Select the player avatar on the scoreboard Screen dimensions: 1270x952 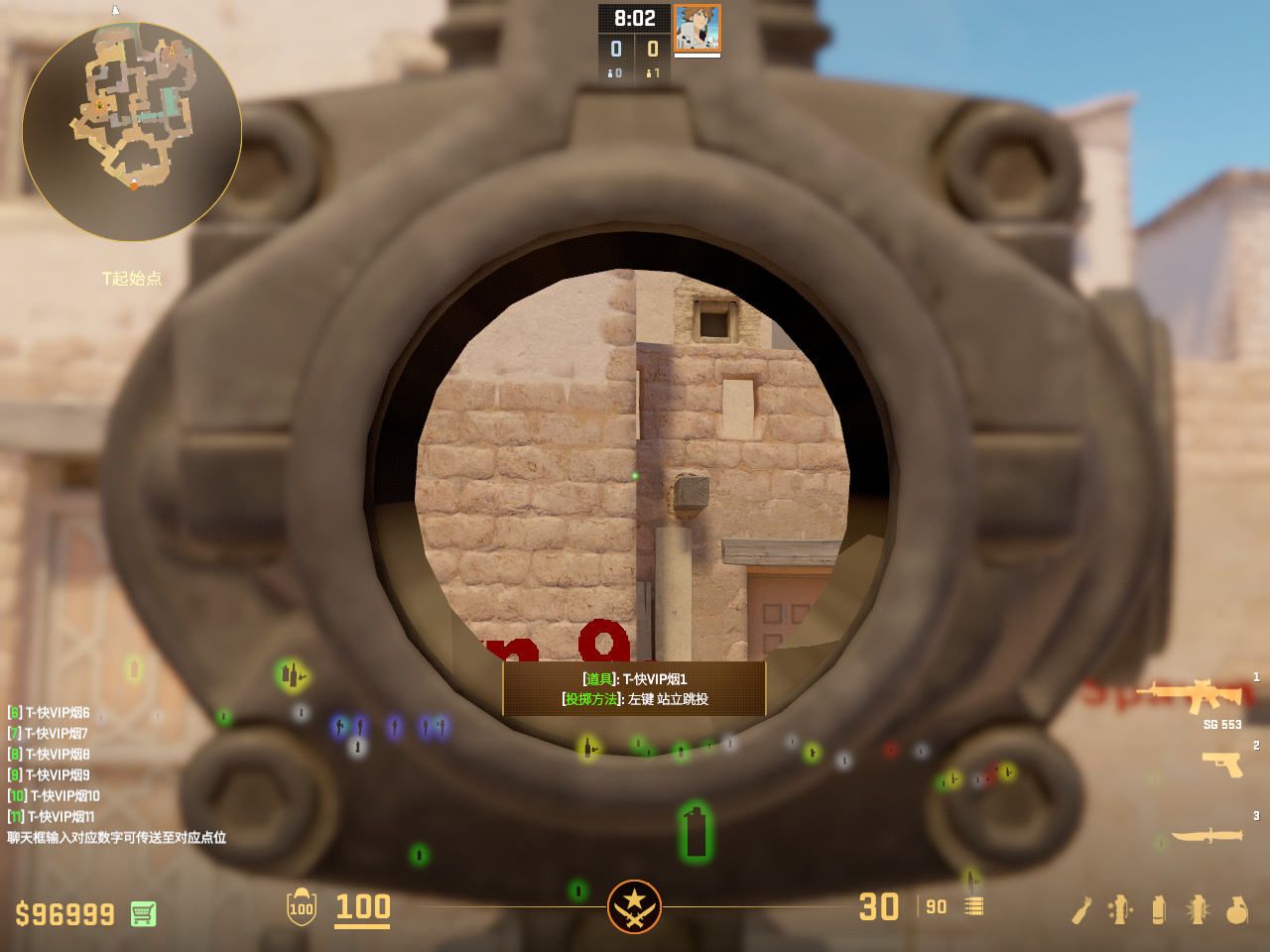click(697, 28)
